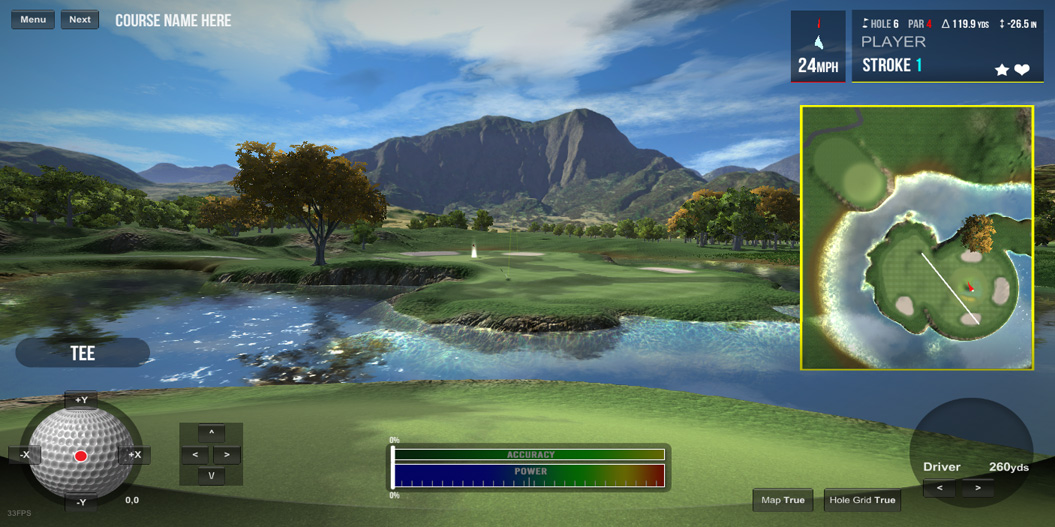Click the heart icon on the scorecard
Image resolution: width=1055 pixels, height=527 pixels.
point(1022,70)
